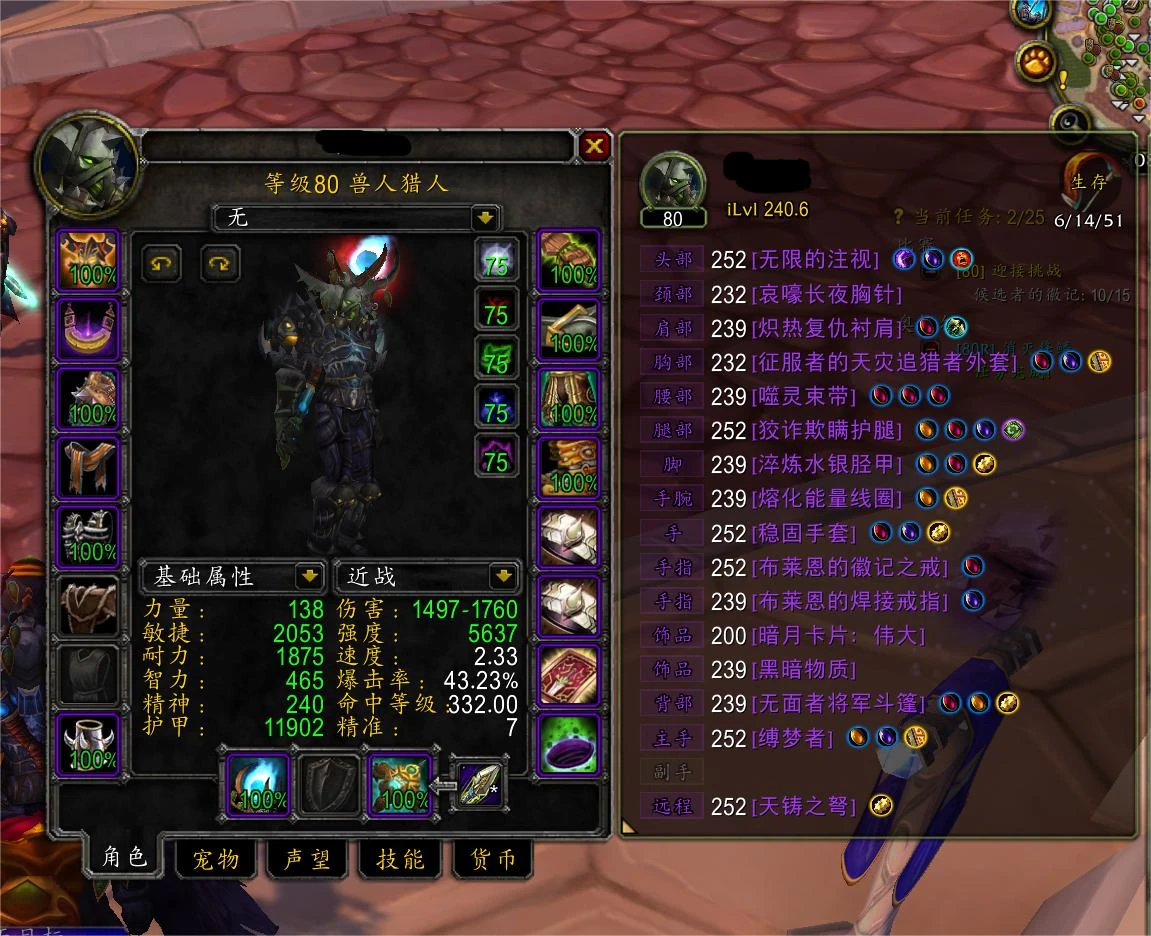The width and height of the screenshot is (1151, 936).
Task: Click the minimap tracking paw icon
Action: [1036, 63]
